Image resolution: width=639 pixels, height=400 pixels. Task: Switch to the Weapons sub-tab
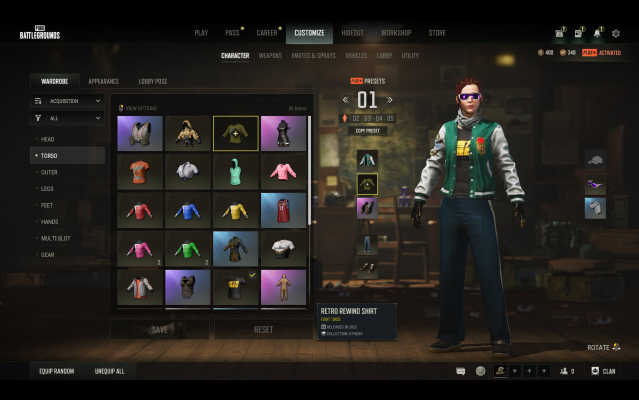pos(270,56)
